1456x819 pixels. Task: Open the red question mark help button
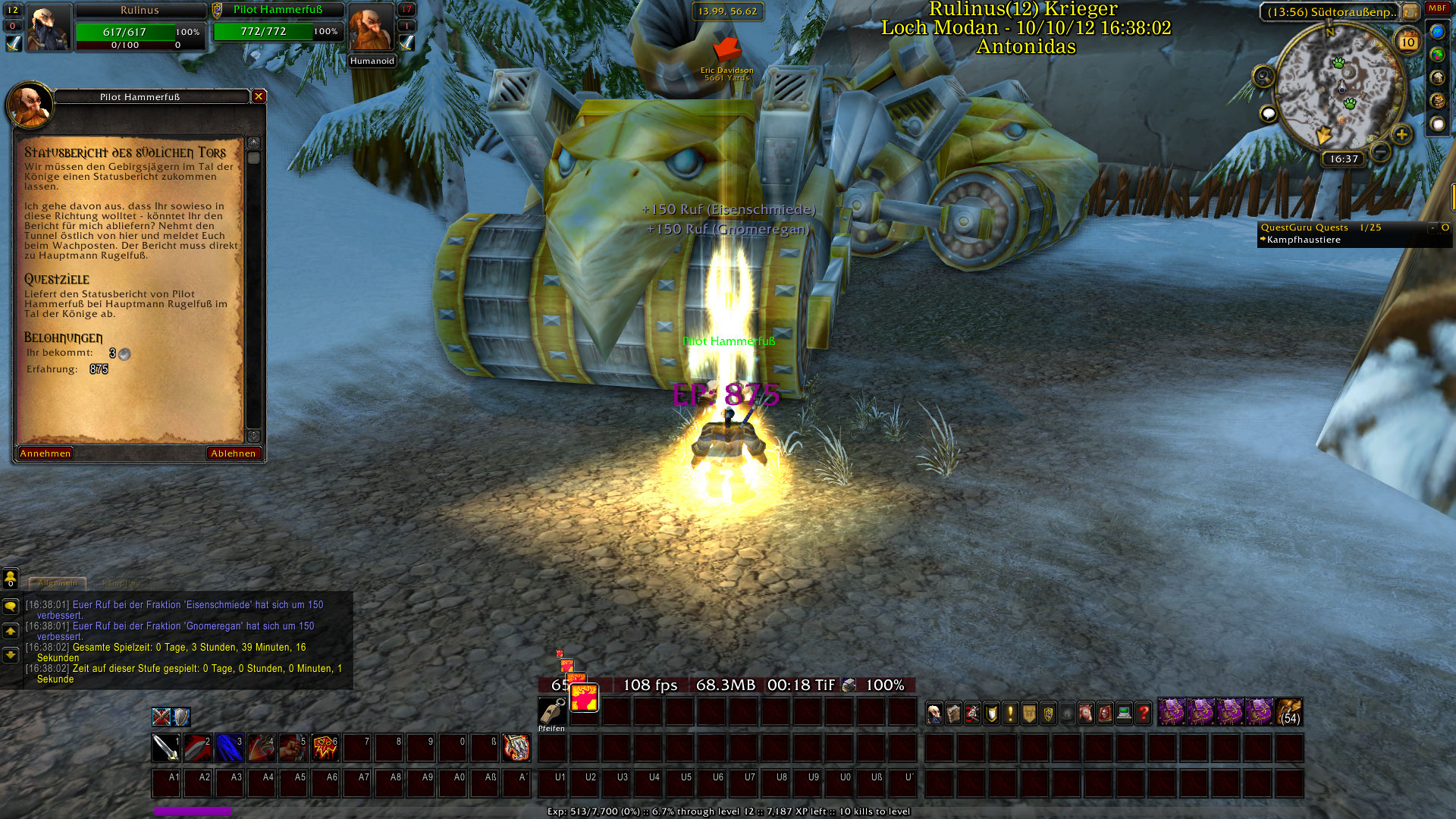click(x=1144, y=713)
